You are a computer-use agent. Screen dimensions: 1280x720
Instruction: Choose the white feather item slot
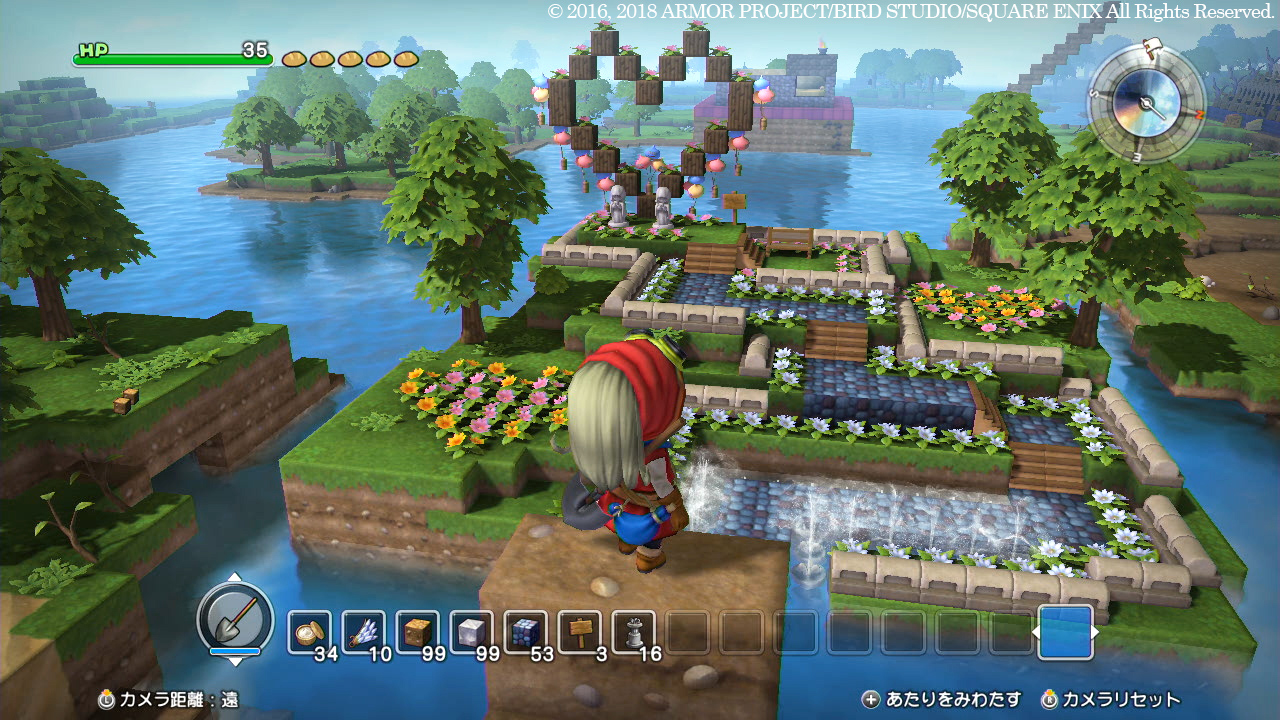[x=364, y=632]
